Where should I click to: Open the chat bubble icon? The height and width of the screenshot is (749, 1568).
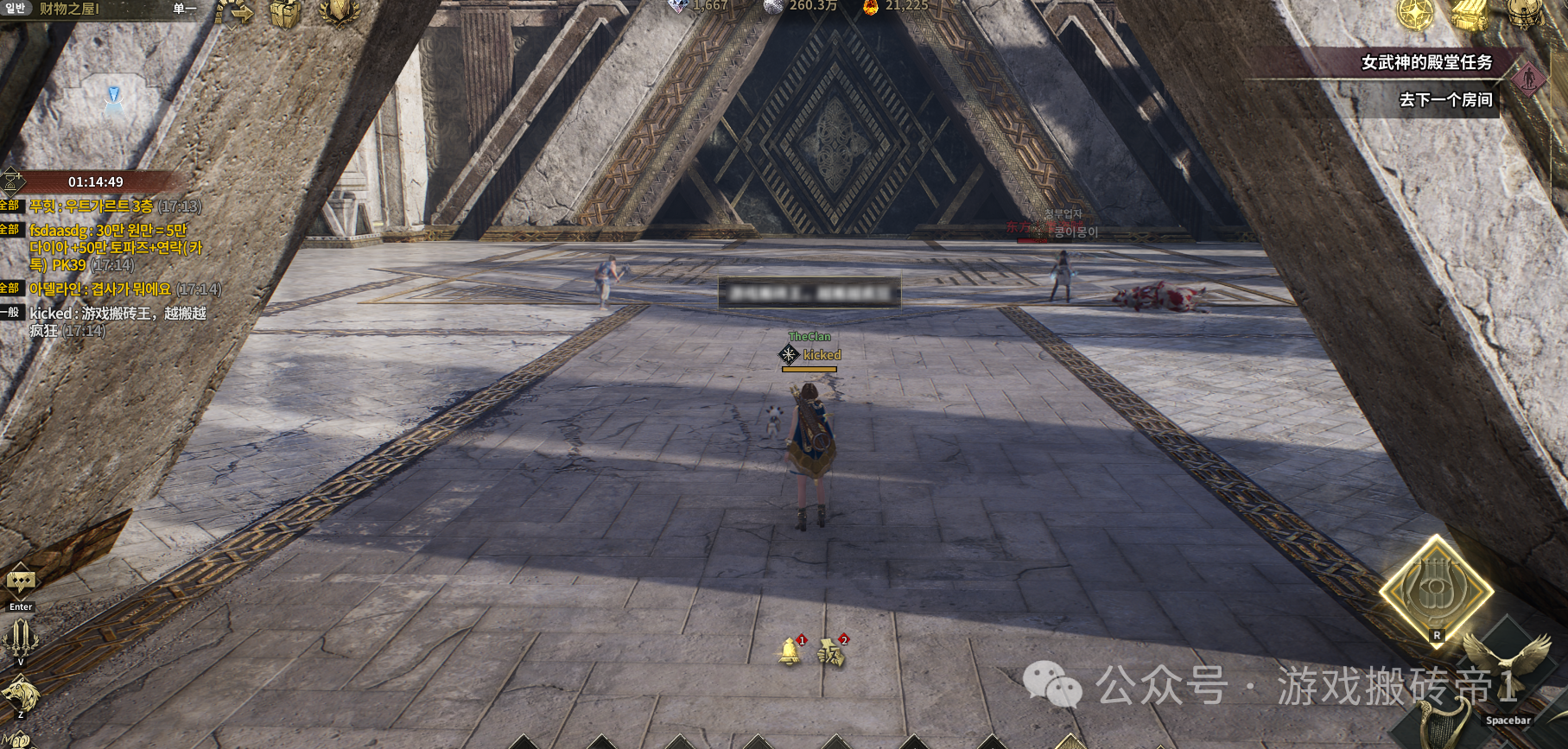point(21,581)
